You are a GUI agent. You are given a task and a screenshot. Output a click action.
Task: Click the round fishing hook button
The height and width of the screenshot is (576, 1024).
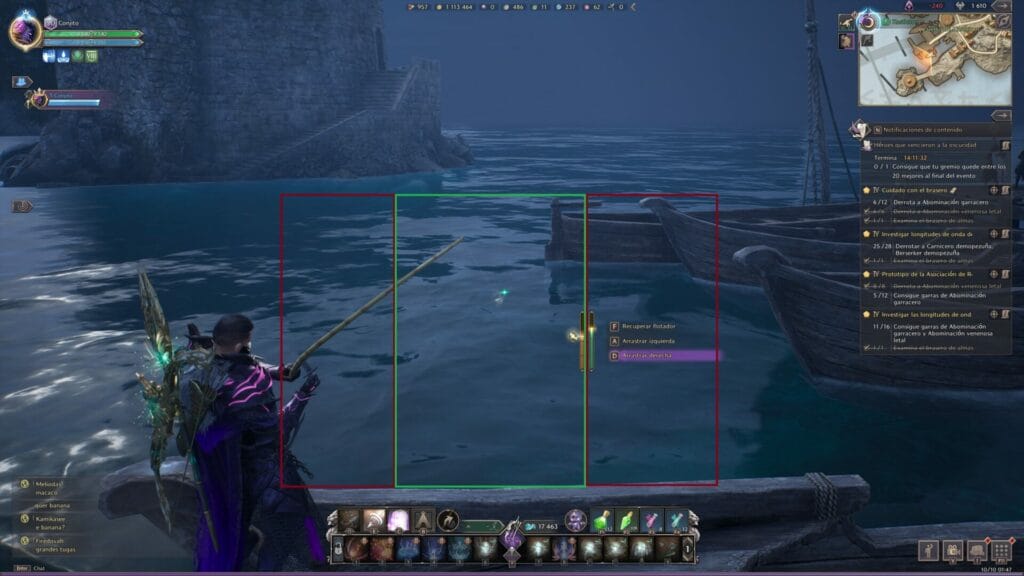click(x=449, y=521)
